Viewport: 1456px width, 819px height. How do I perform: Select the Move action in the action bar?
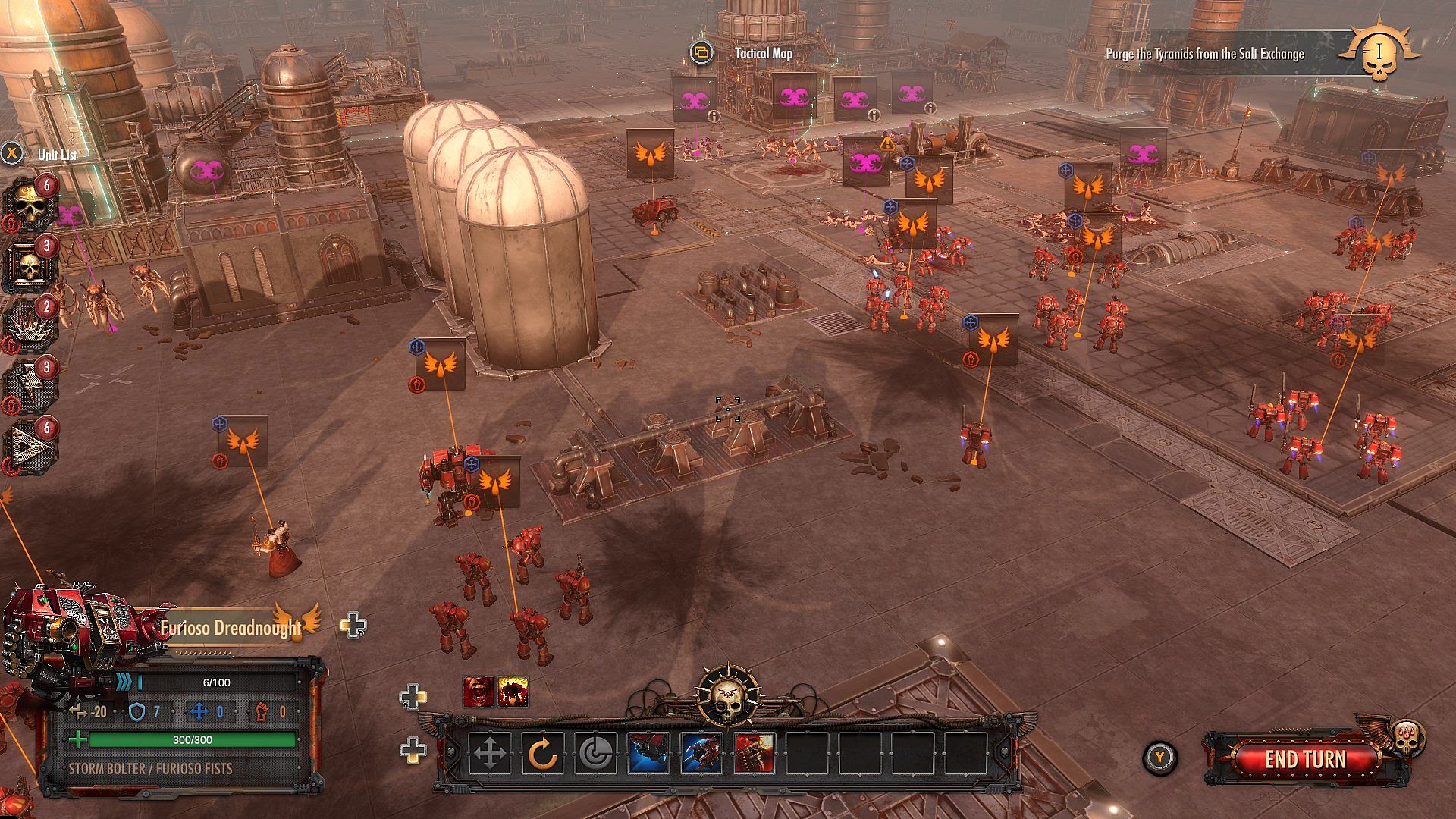[x=489, y=754]
